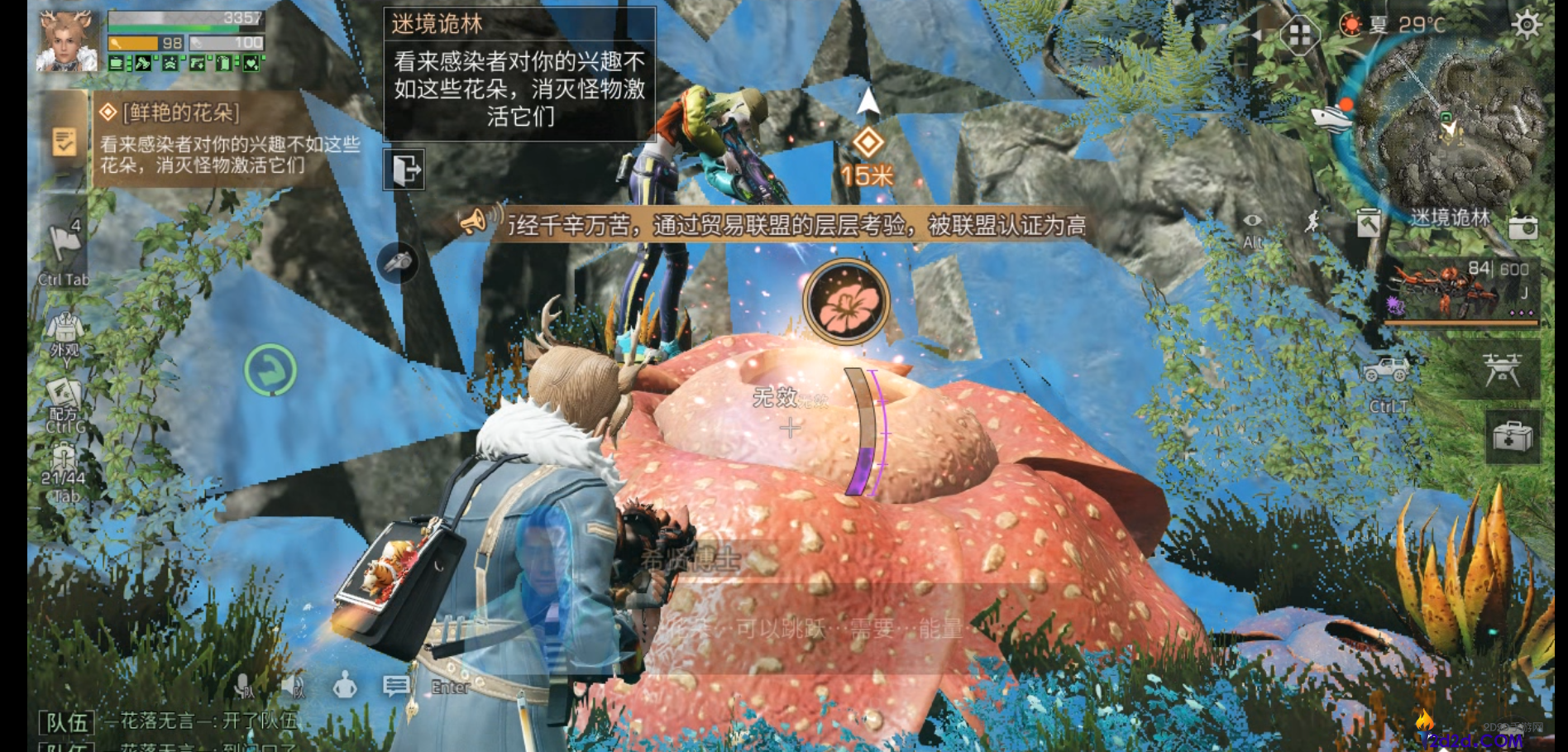Toggle the running sprint icon

click(1313, 222)
